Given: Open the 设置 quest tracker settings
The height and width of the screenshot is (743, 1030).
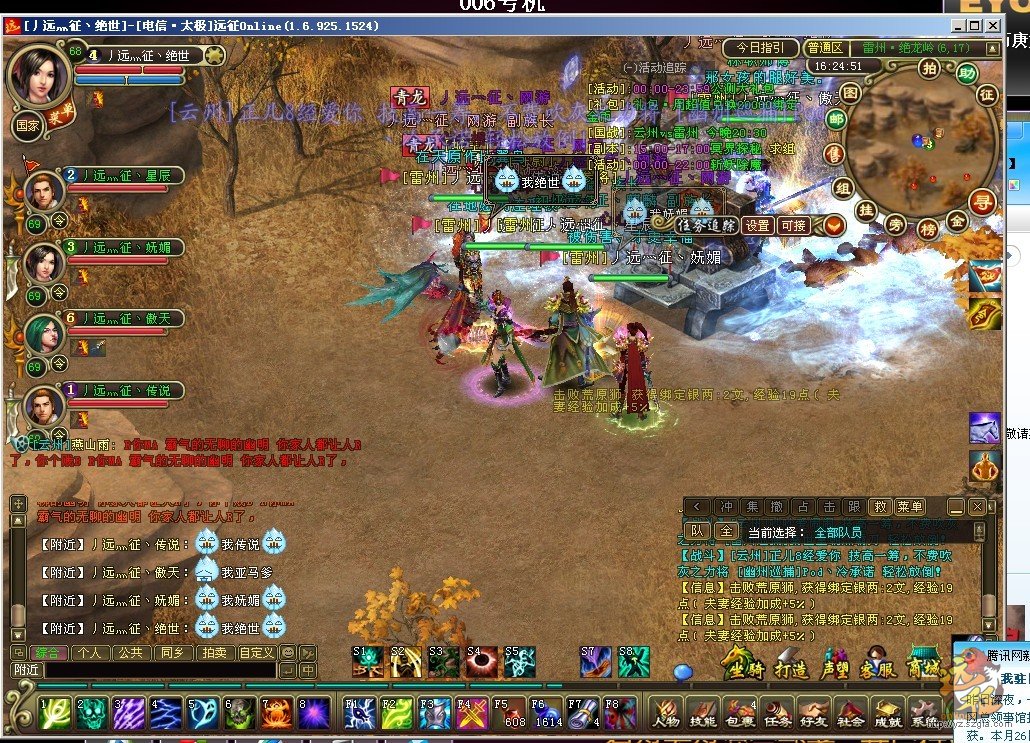Looking at the screenshot, I should pos(758,226).
